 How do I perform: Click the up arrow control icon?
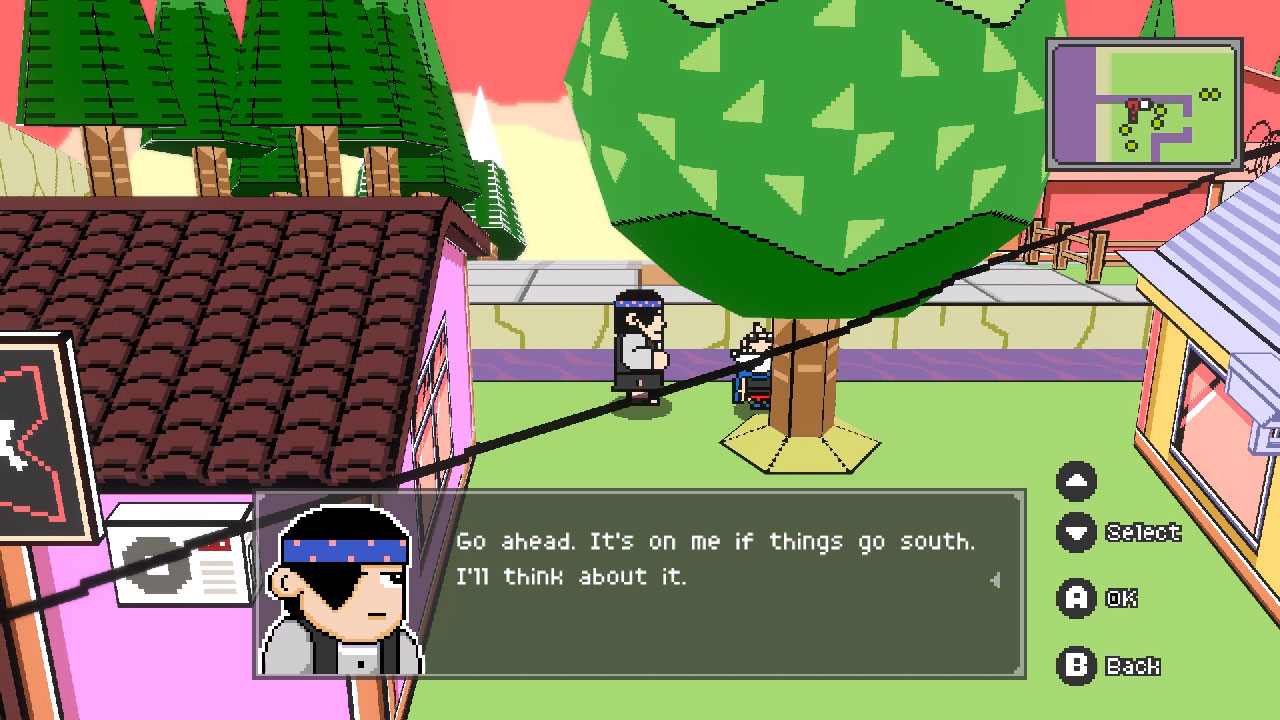pos(1078,481)
